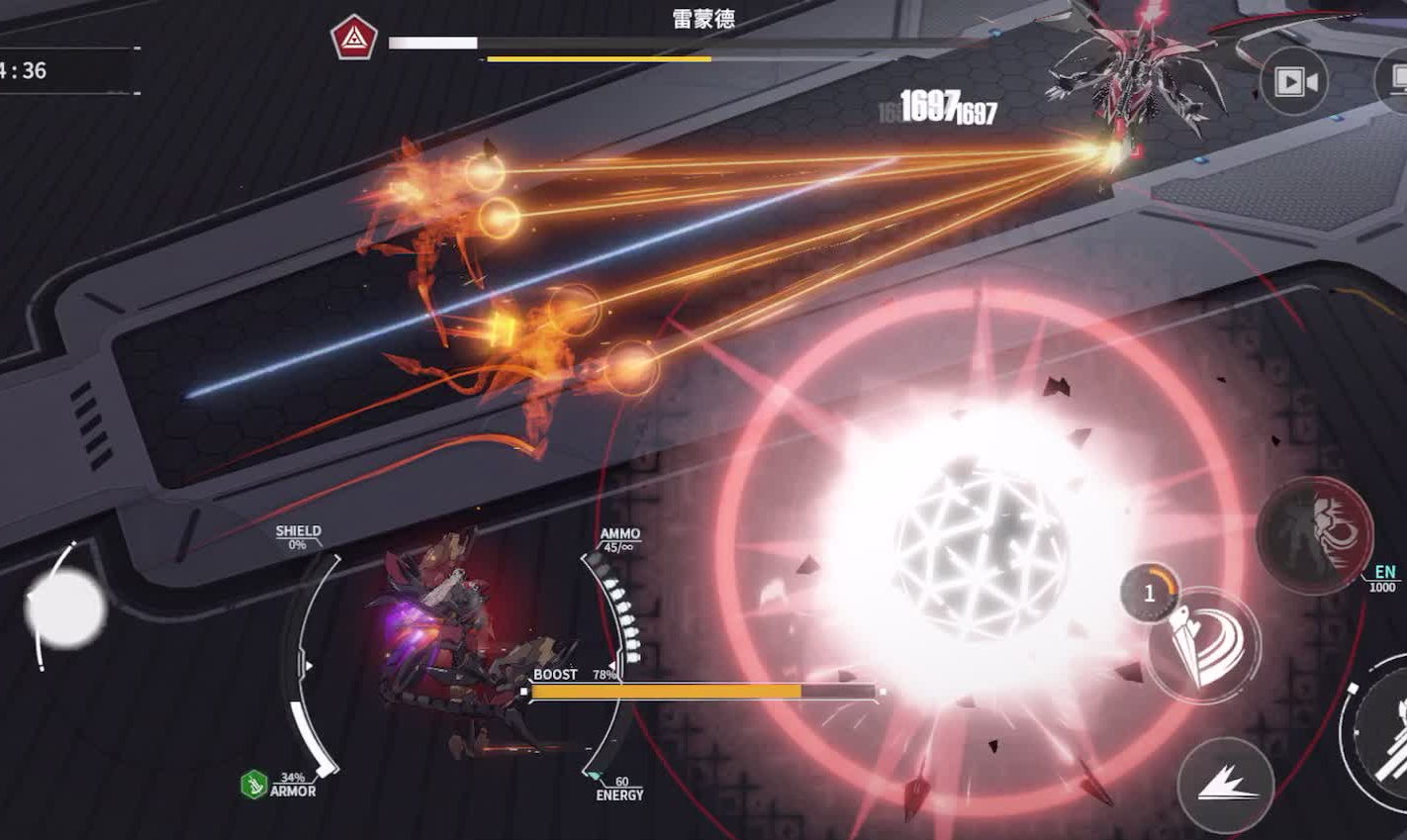
Task: Touch the white virtual joystick knob
Action: 65,608
